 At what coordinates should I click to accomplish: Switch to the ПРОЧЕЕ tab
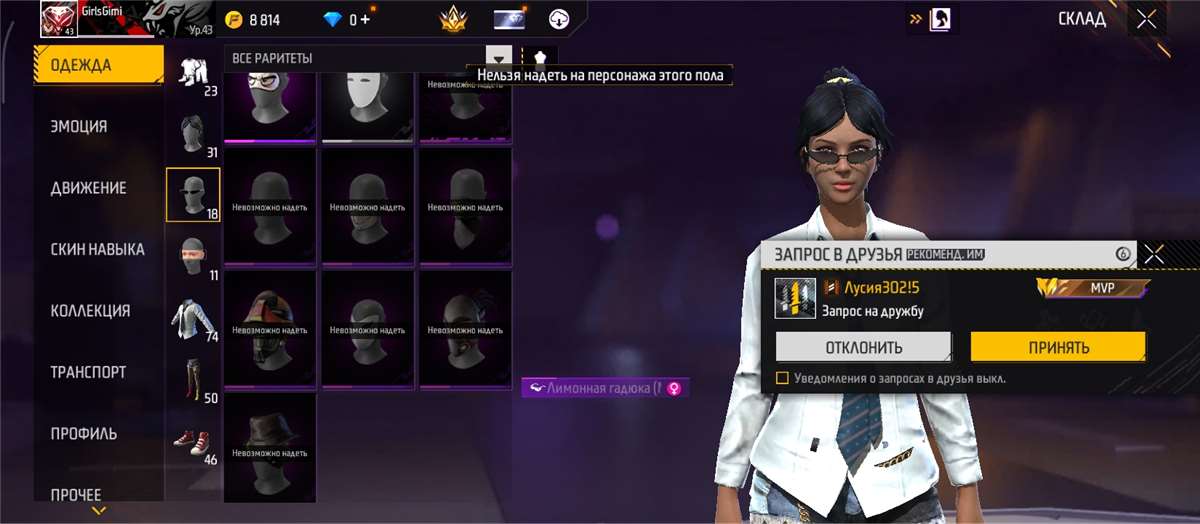76,494
